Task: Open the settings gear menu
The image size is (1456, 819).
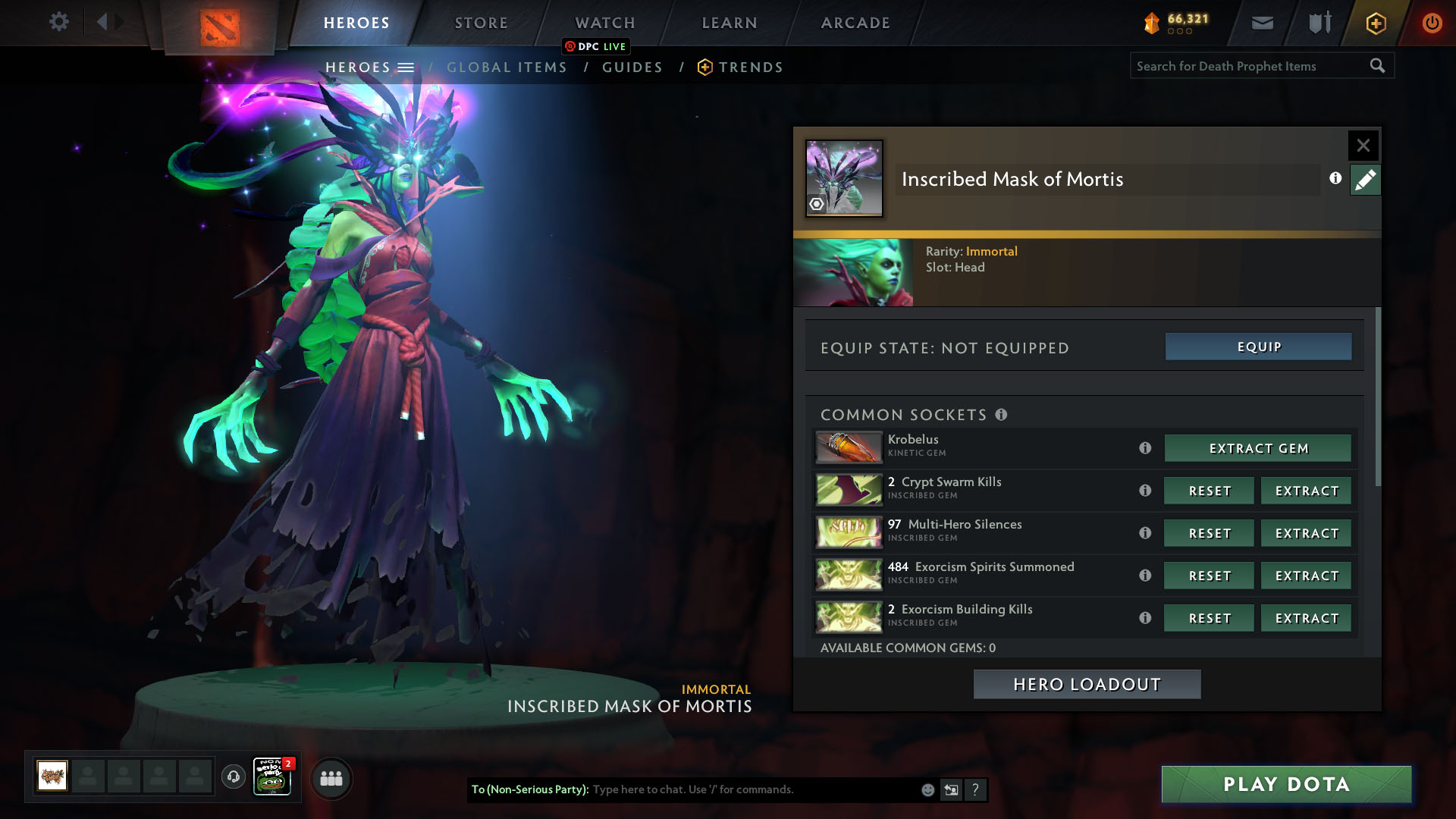Action: 58,22
